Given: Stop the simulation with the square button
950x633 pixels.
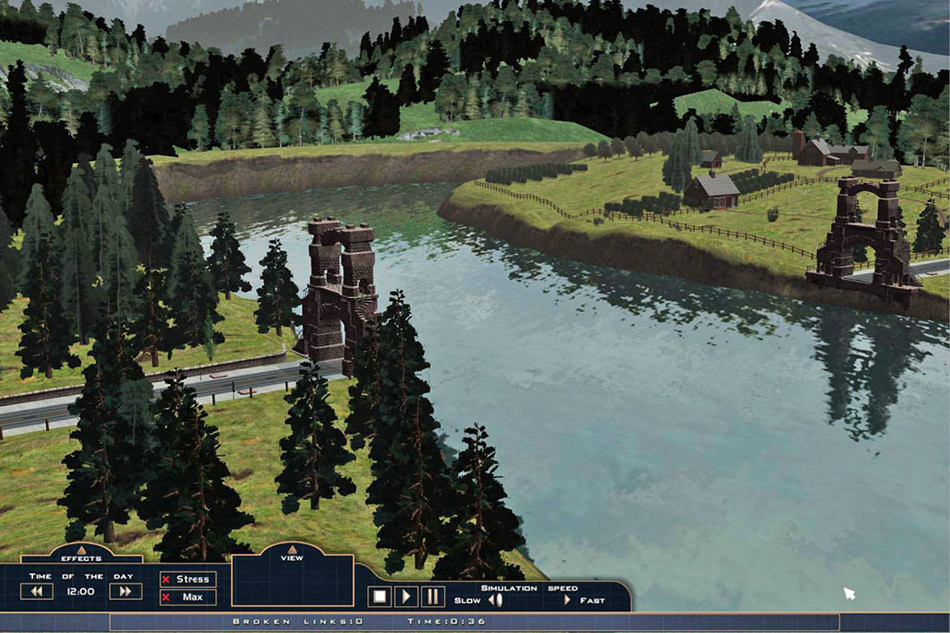Looking at the screenshot, I should [x=379, y=597].
